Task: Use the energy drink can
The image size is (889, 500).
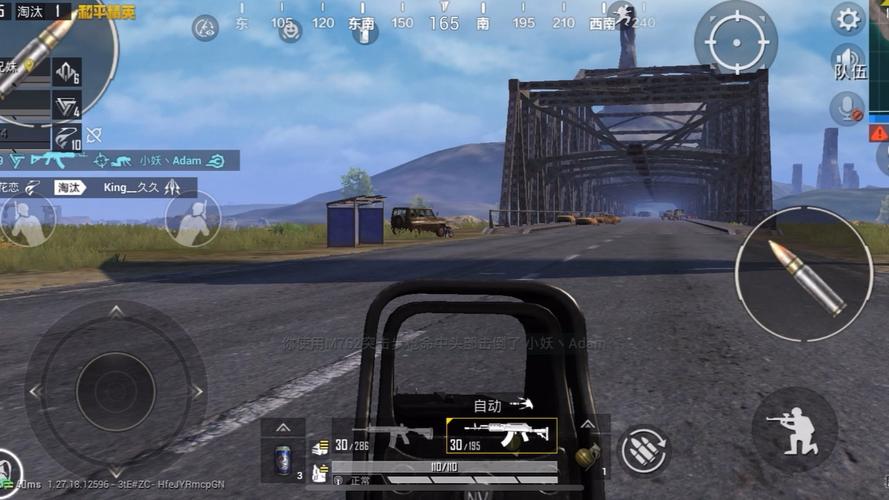Action: [x=283, y=460]
